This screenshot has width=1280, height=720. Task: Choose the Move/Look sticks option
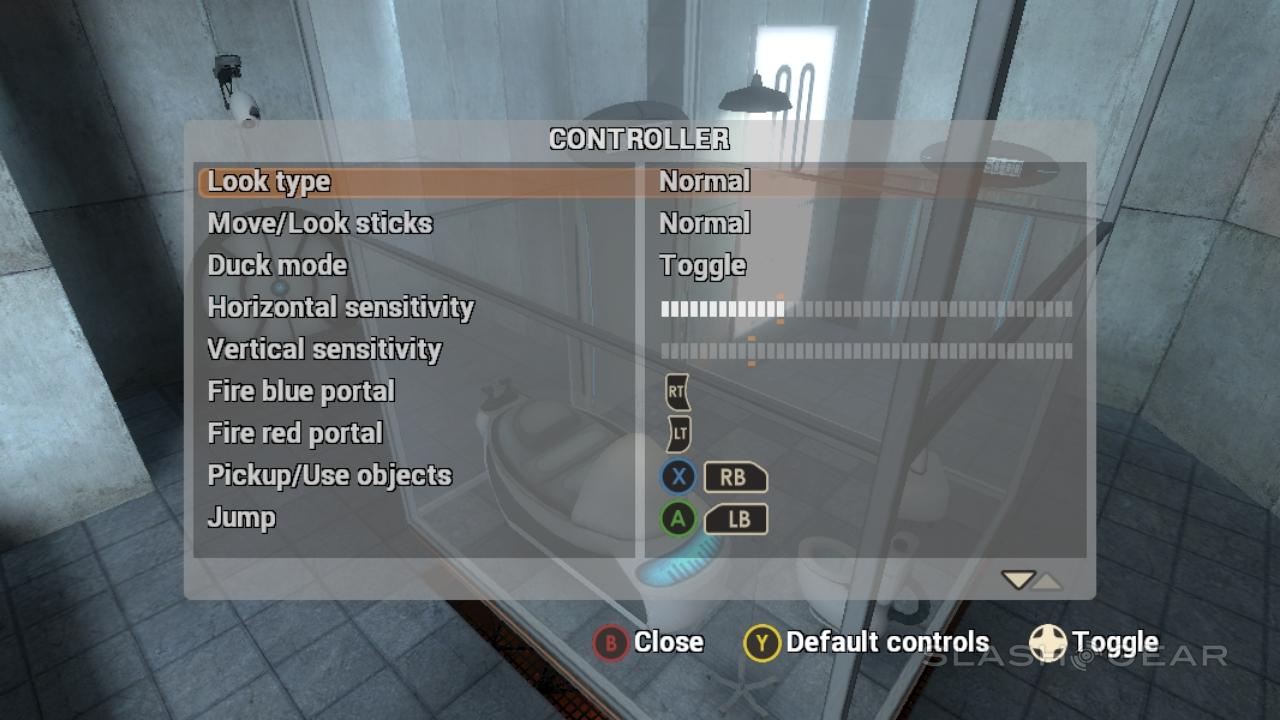(320, 223)
